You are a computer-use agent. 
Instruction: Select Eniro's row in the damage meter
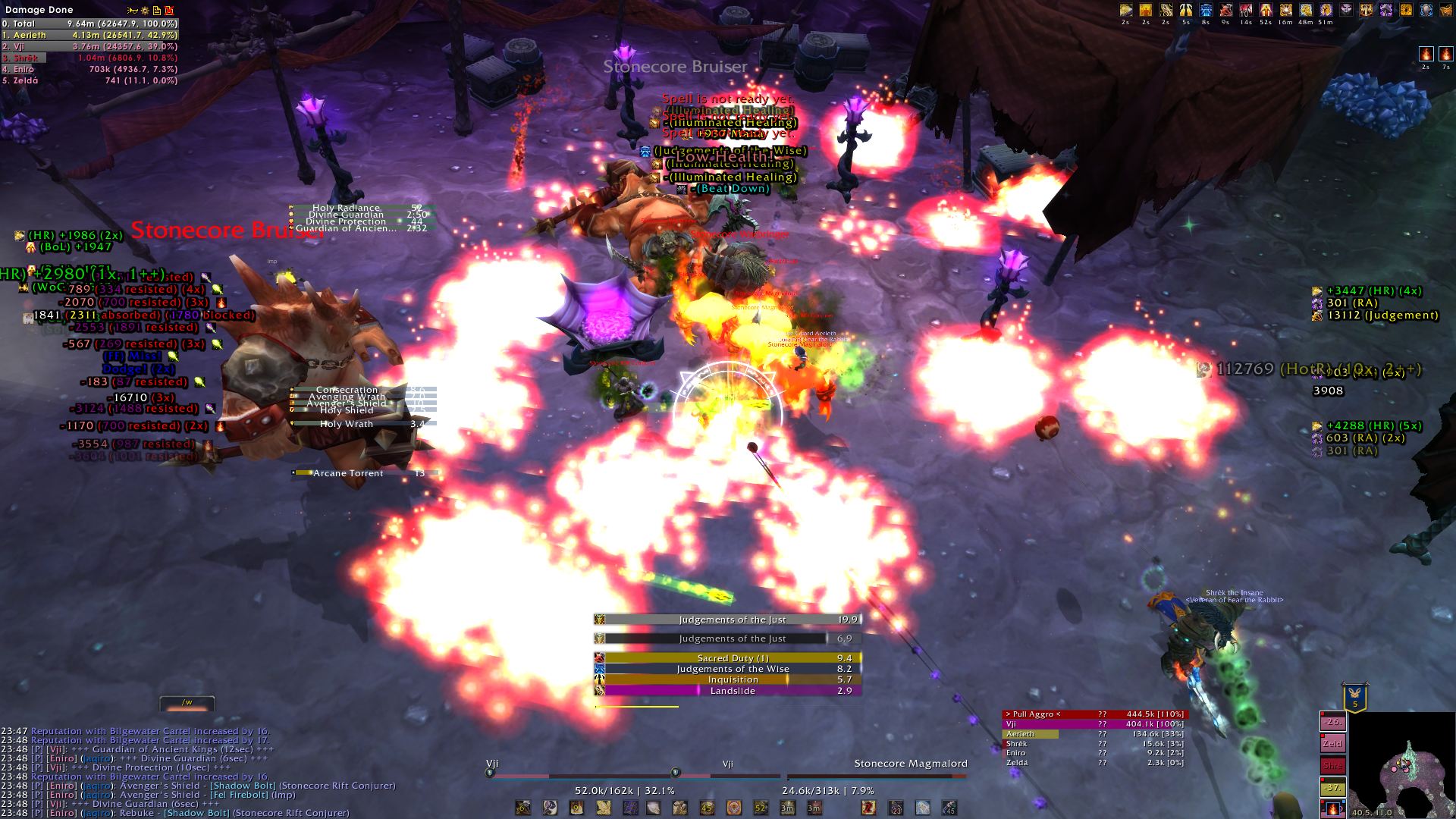89,69
